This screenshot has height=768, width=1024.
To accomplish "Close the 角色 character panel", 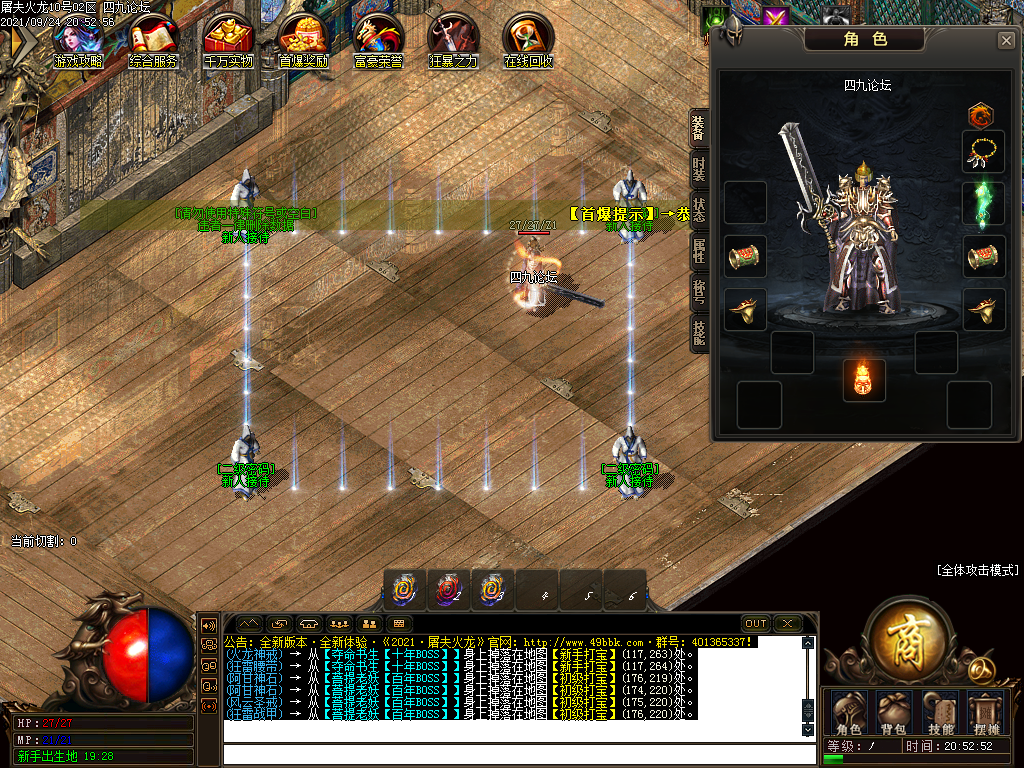I will pyautogui.click(x=1006, y=41).
